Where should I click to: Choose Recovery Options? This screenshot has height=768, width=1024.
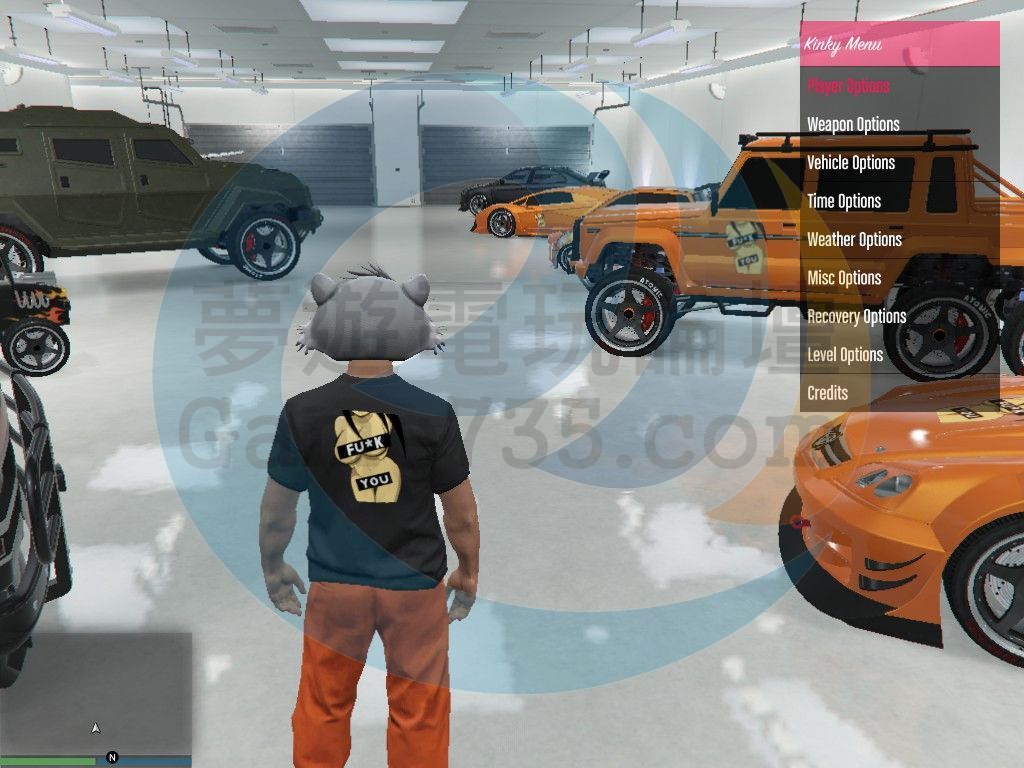click(x=856, y=317)
